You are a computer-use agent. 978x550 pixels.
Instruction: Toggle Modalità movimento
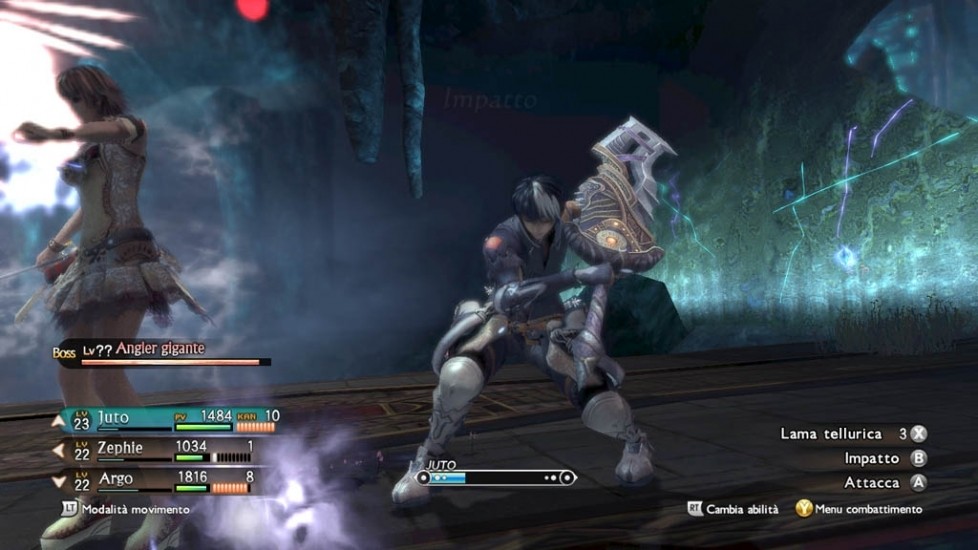pos(135,509)
